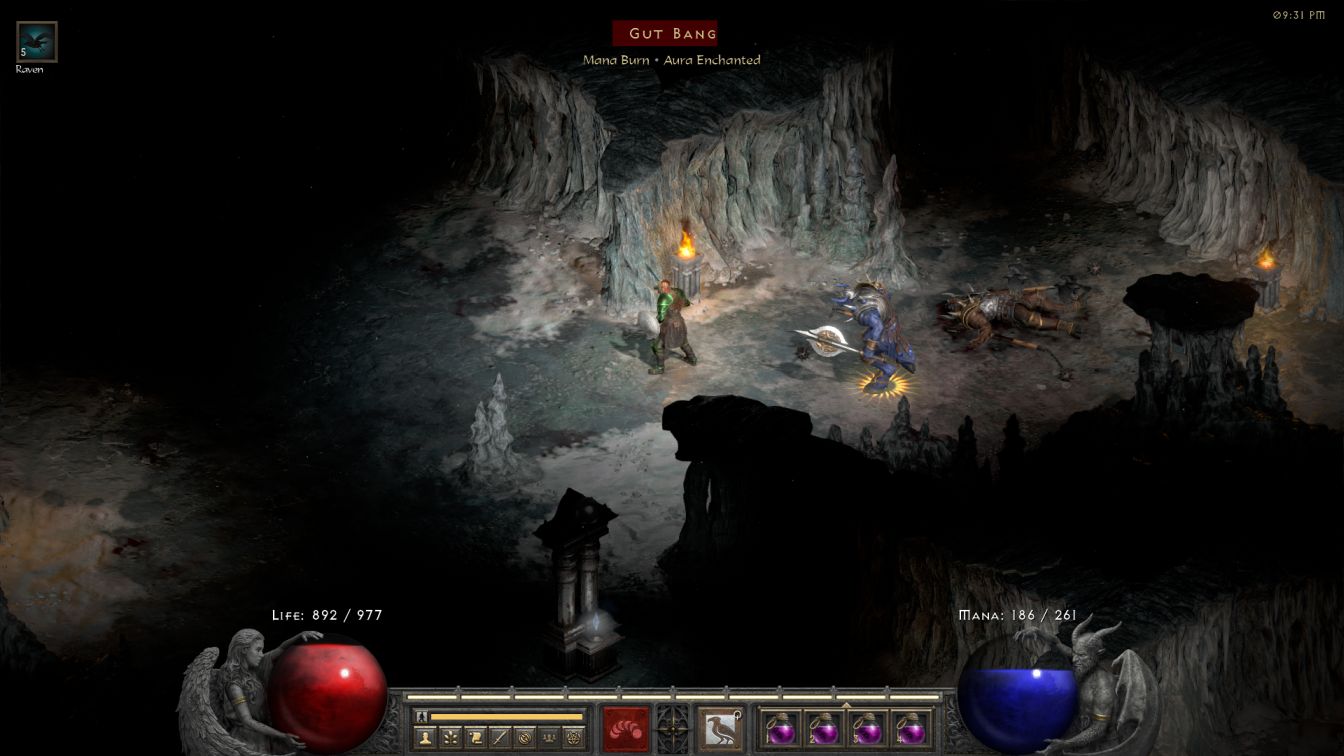Select the red claw left-click skill

point(626,729)
